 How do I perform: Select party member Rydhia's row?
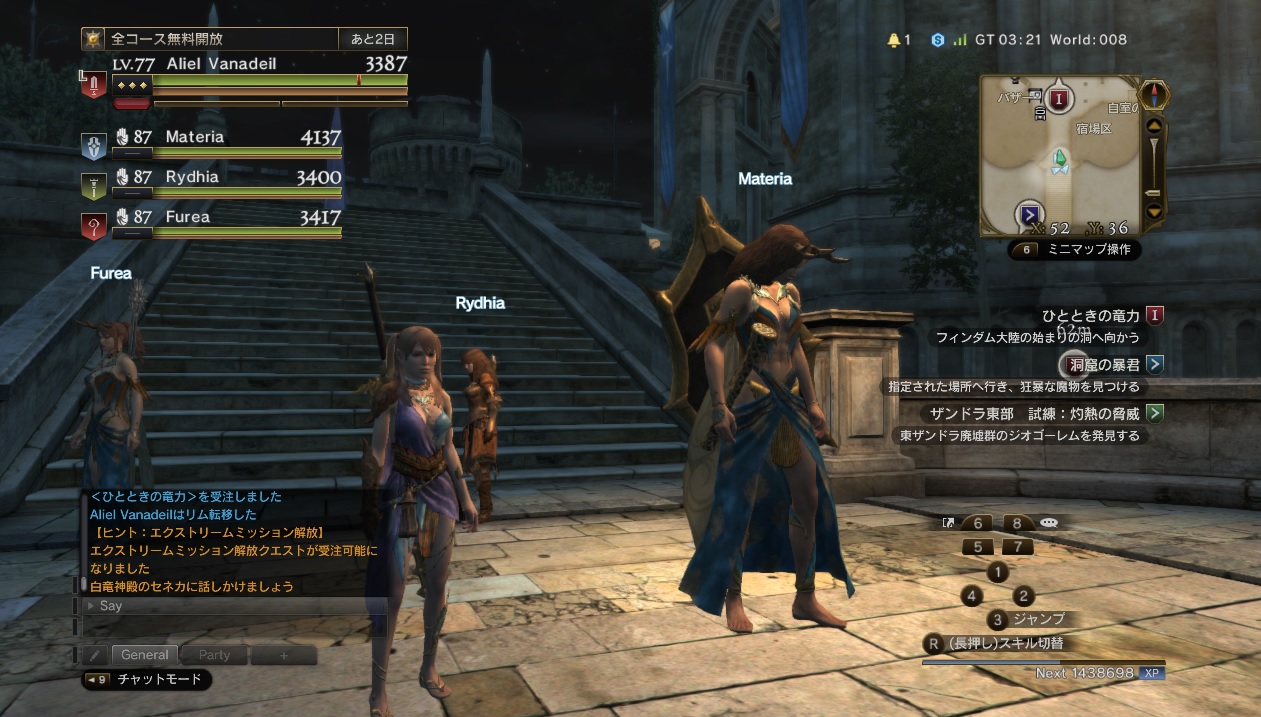point(226,182)
